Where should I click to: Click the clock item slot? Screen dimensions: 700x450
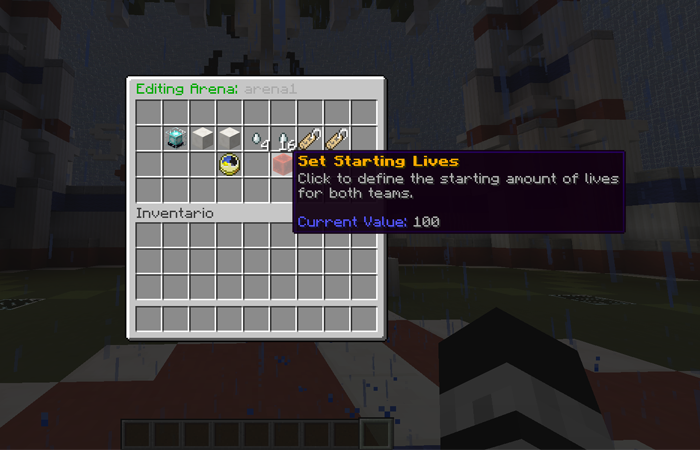[x=231, y=164]
